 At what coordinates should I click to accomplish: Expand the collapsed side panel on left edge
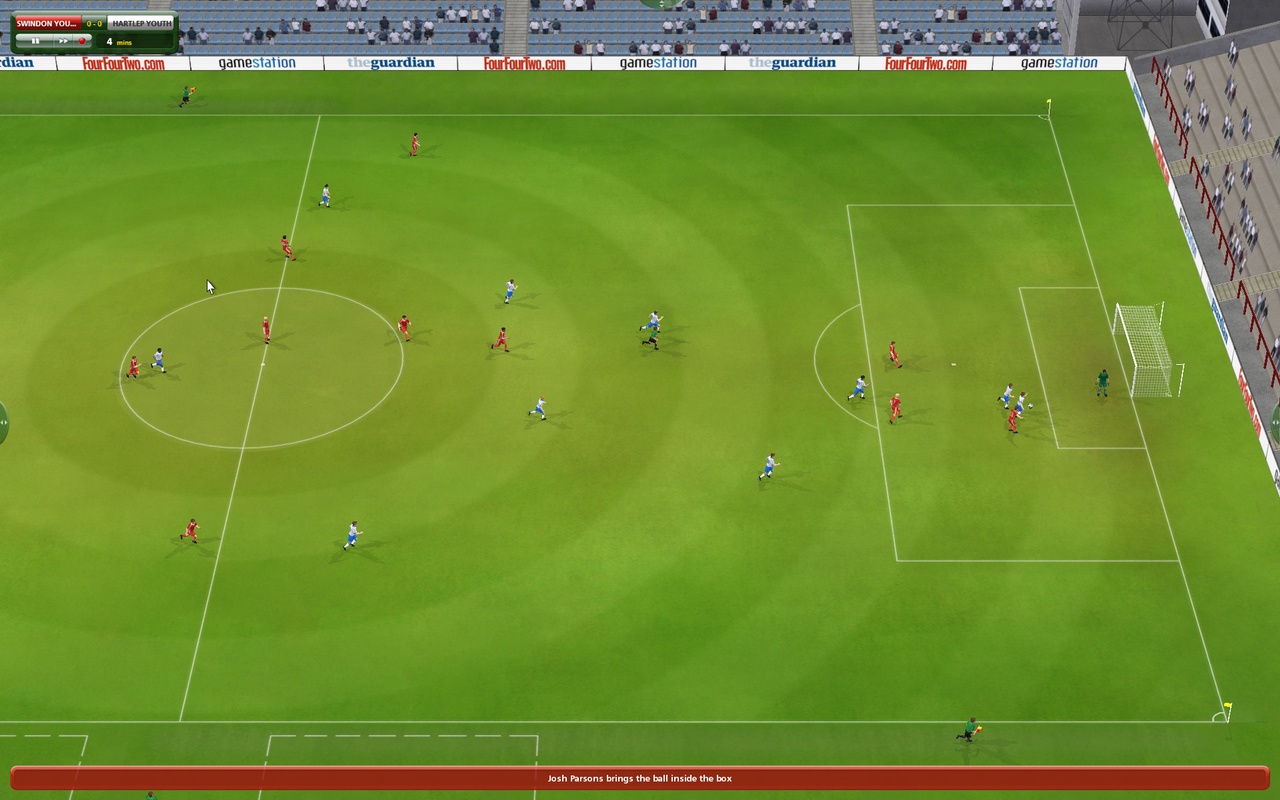5,420
